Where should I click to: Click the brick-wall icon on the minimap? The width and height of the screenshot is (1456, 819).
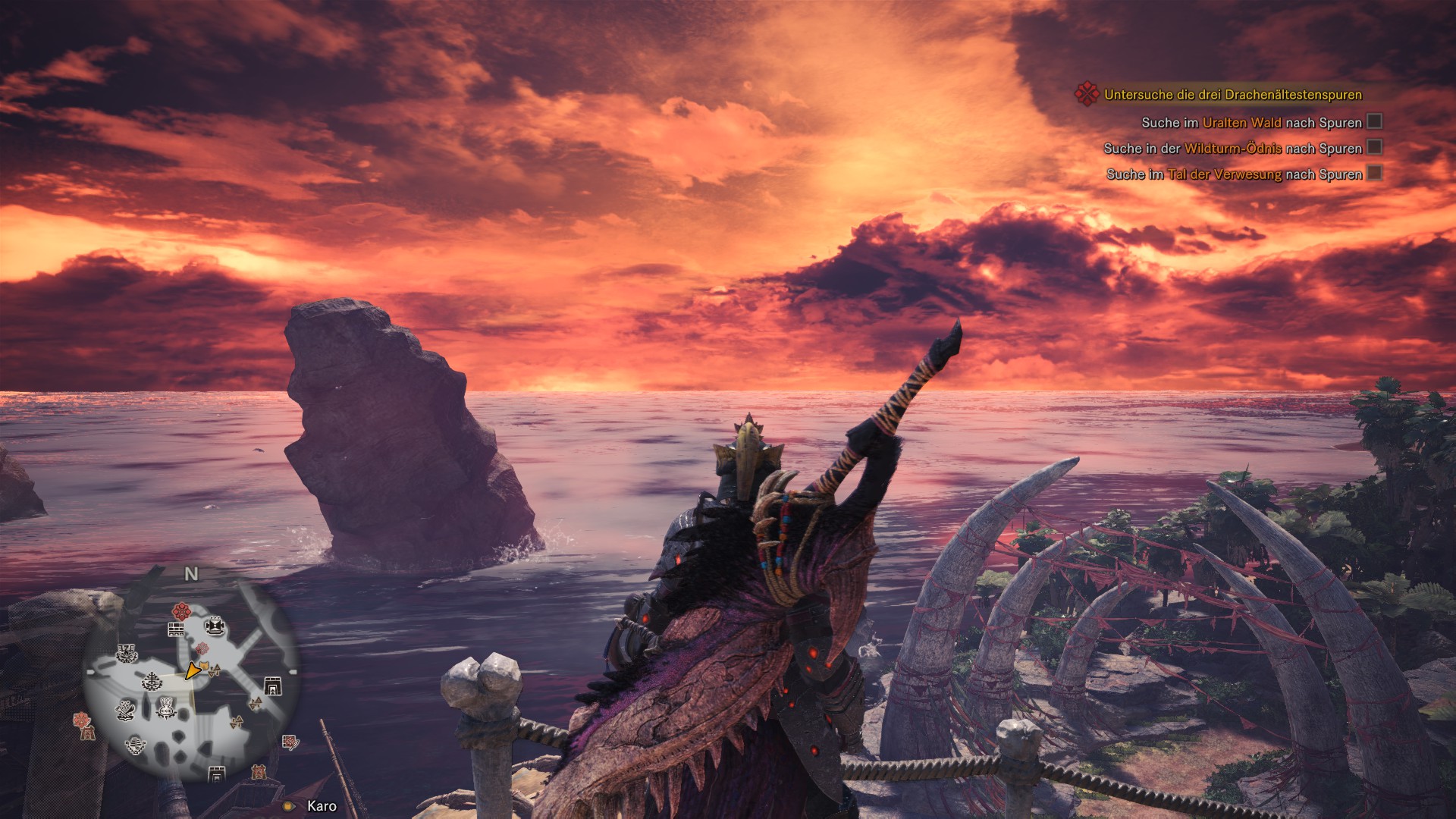tap(176, 629)
